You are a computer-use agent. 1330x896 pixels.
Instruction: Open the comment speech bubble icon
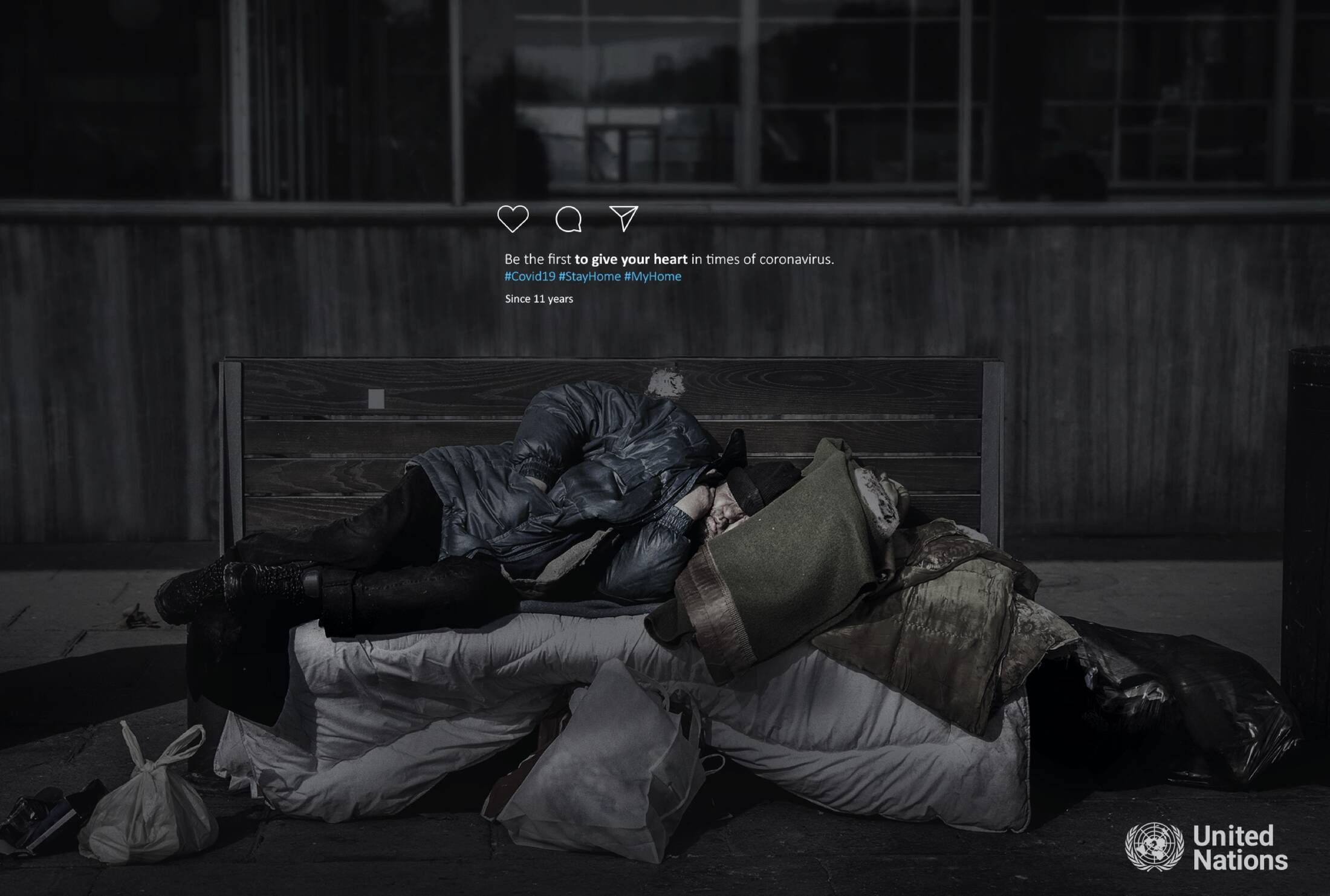(x=568, y=219)
